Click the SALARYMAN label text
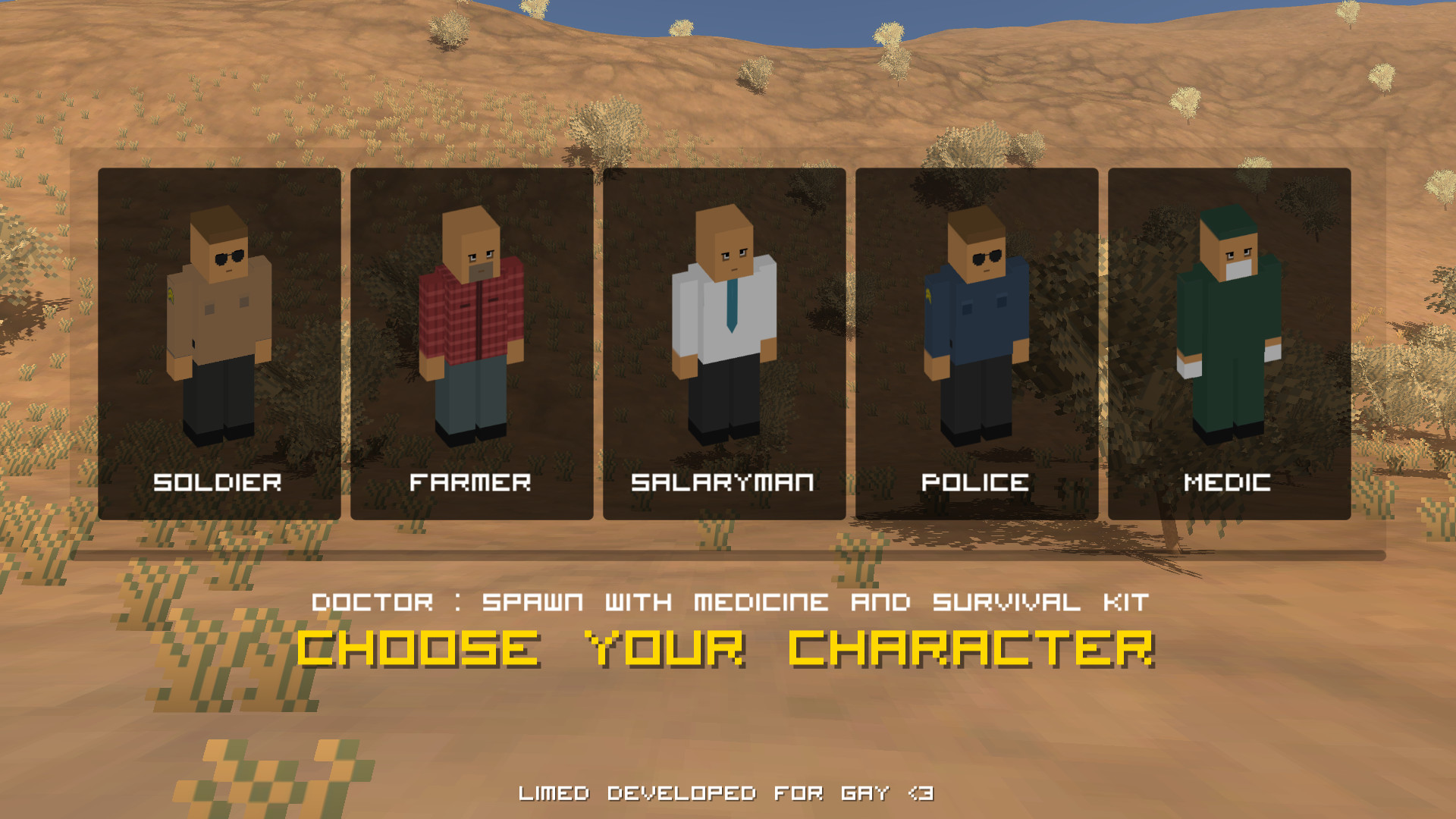The height and width of the screenshot is (819, 1456). [723, 482]
